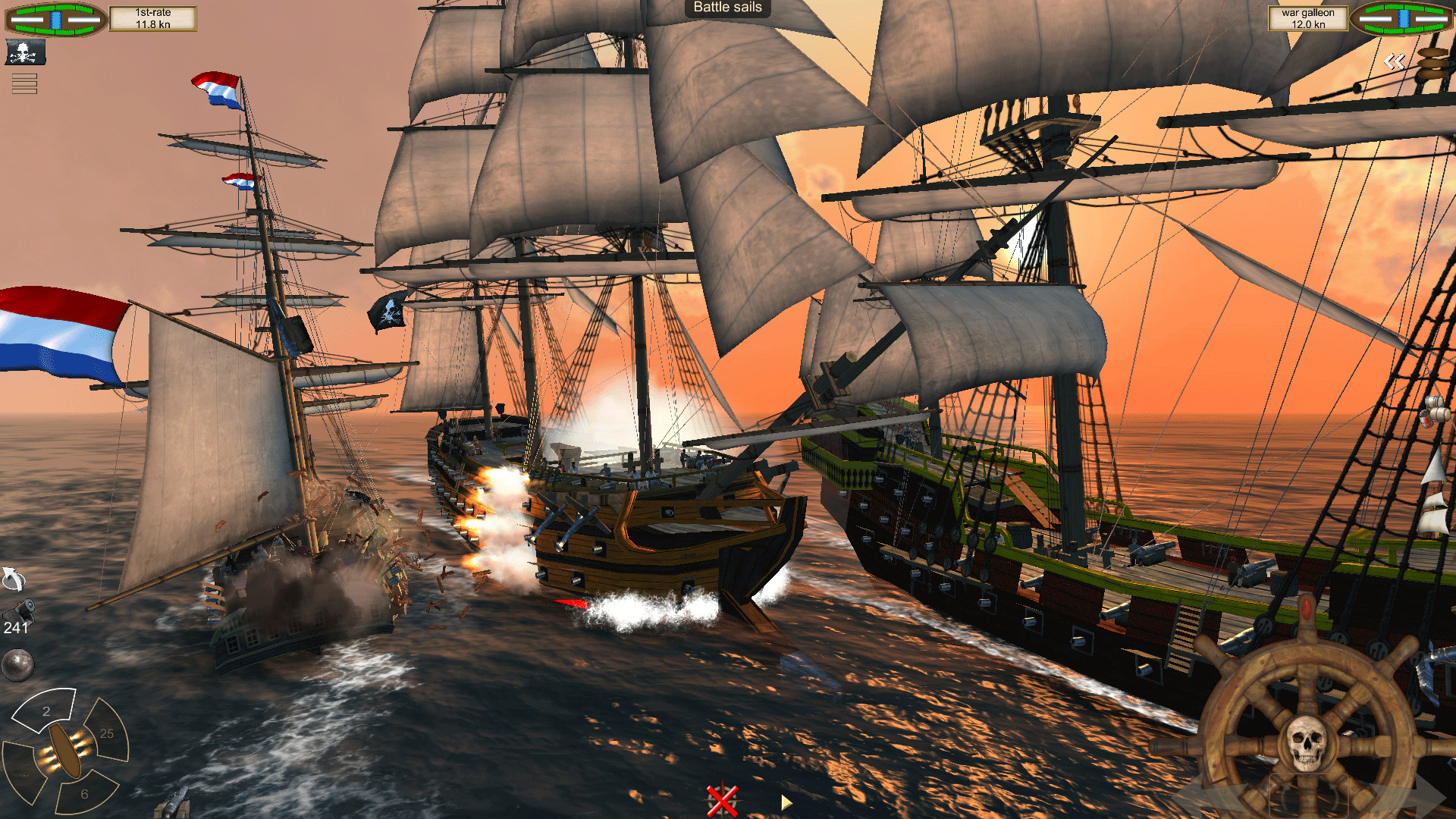Select the war galleon 12.0 kn nameplate

1308,18
